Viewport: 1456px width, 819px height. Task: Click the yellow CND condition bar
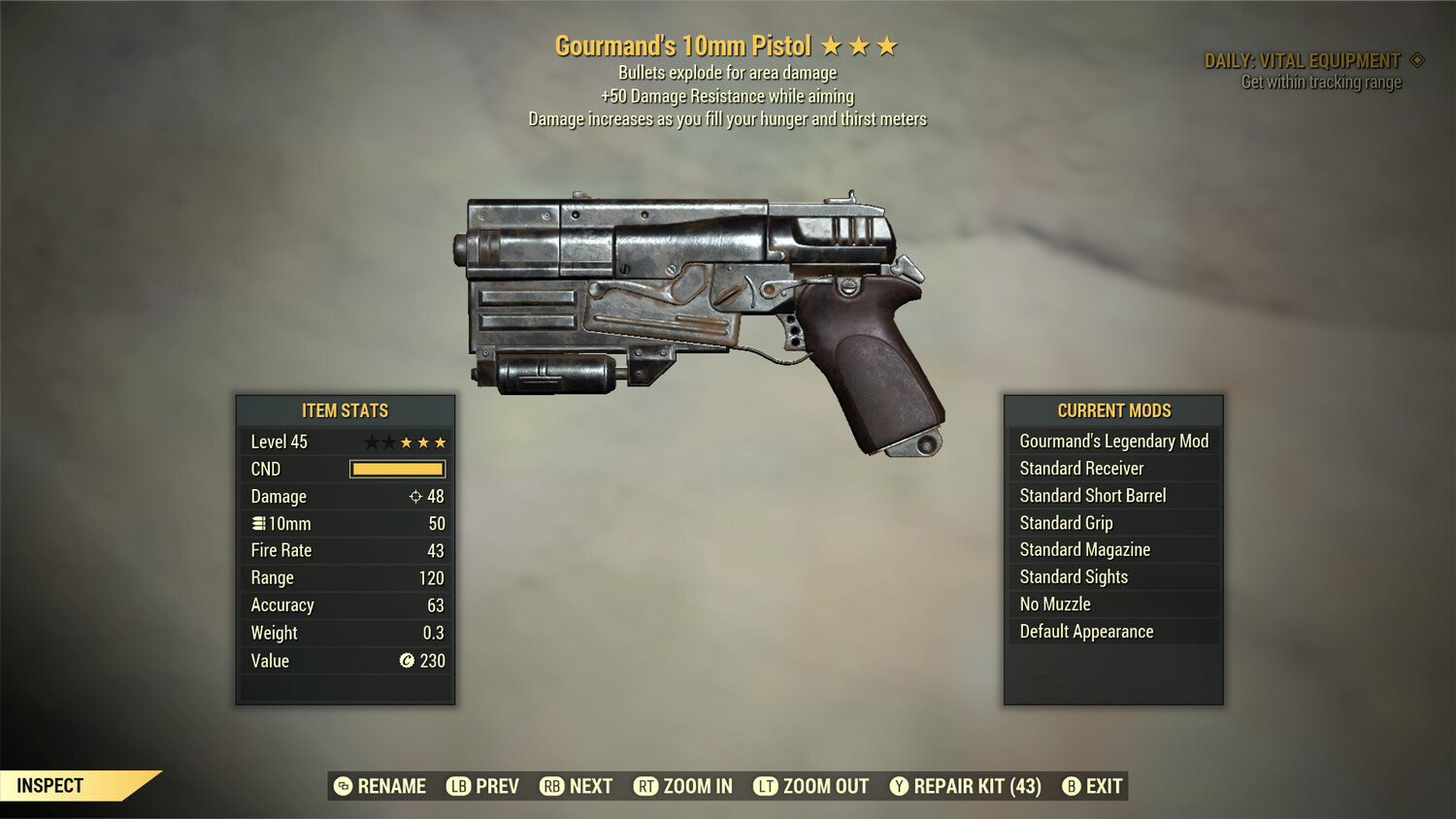tap(396, 469)
